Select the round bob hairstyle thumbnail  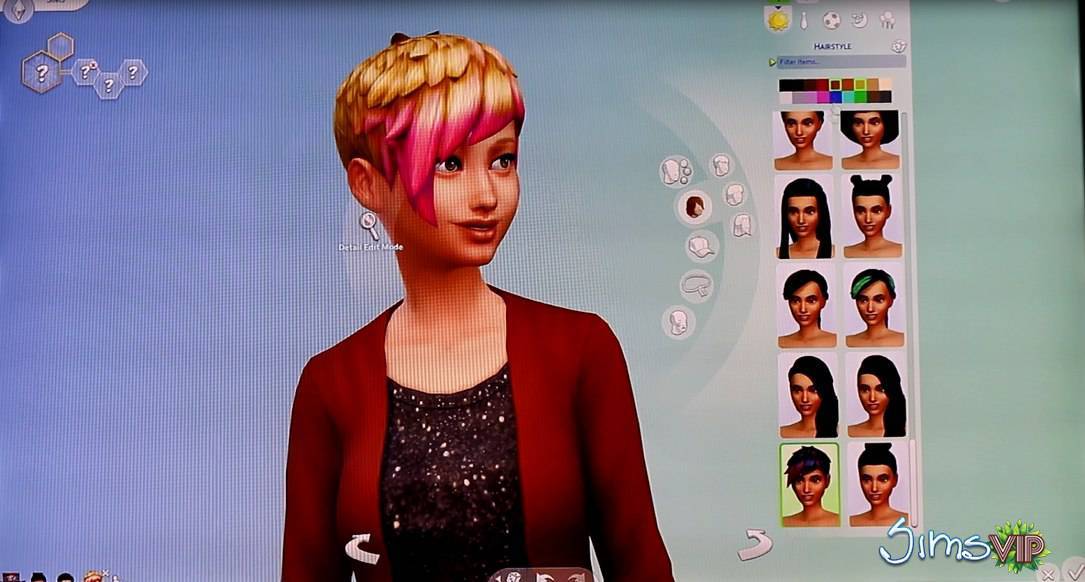point(872,140)
